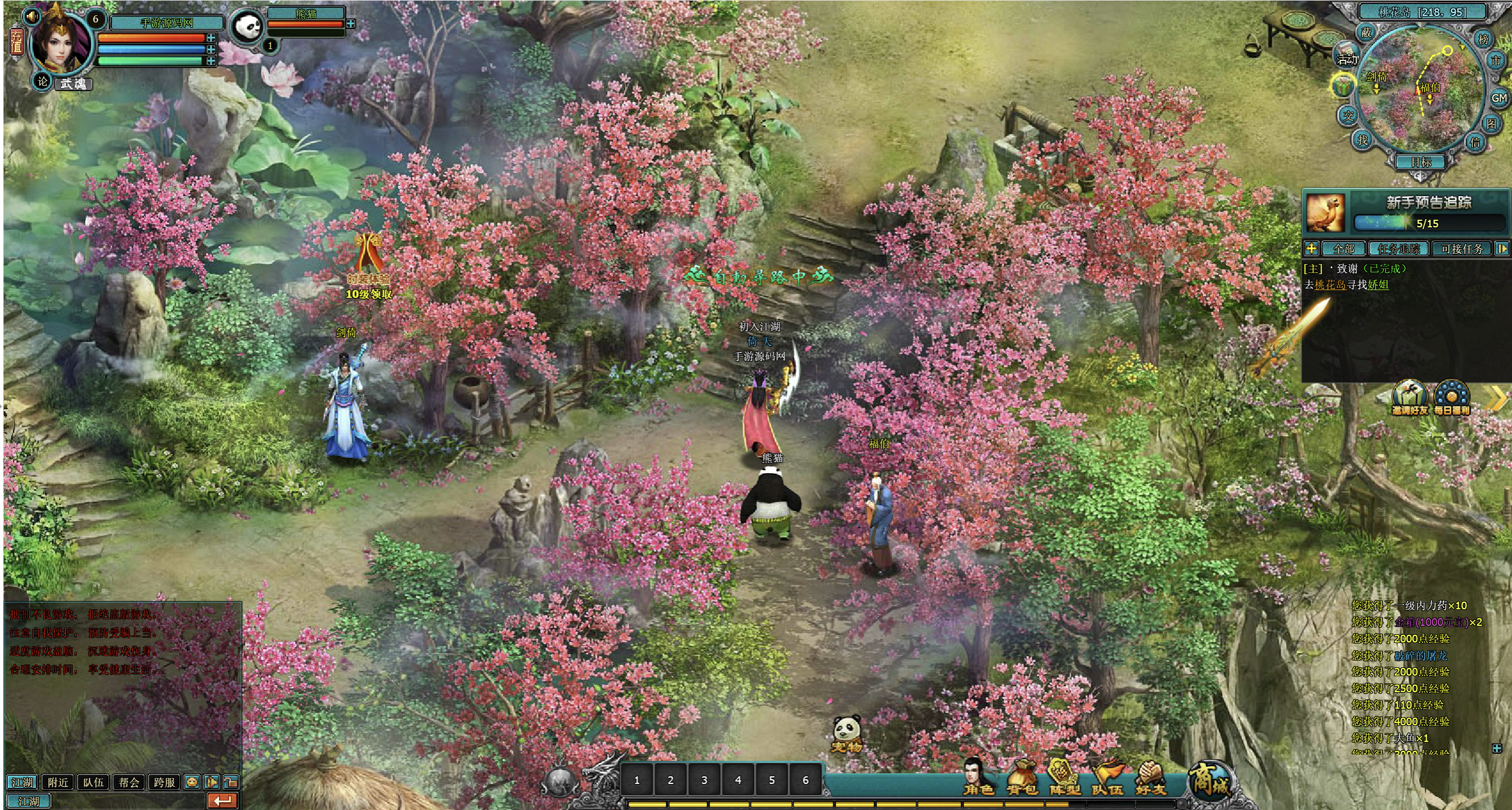Viewport: 1512px width, 810px height.
Task: Open the world map with the 图 button
Action: point(1491,123)
